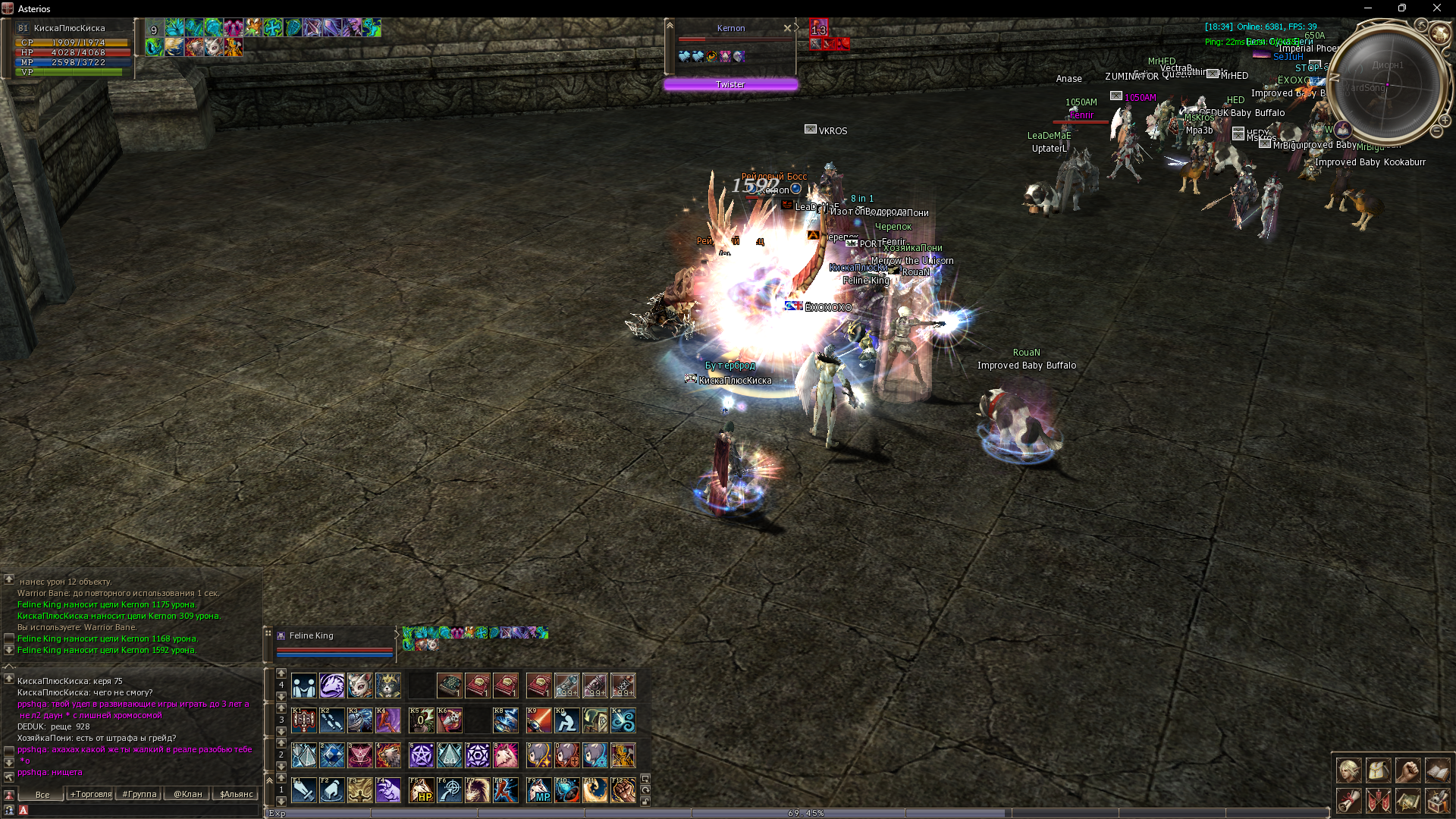Switch to the Все chat tab
The width and height of the screenshot is (1456, 819).
point(42,794)
